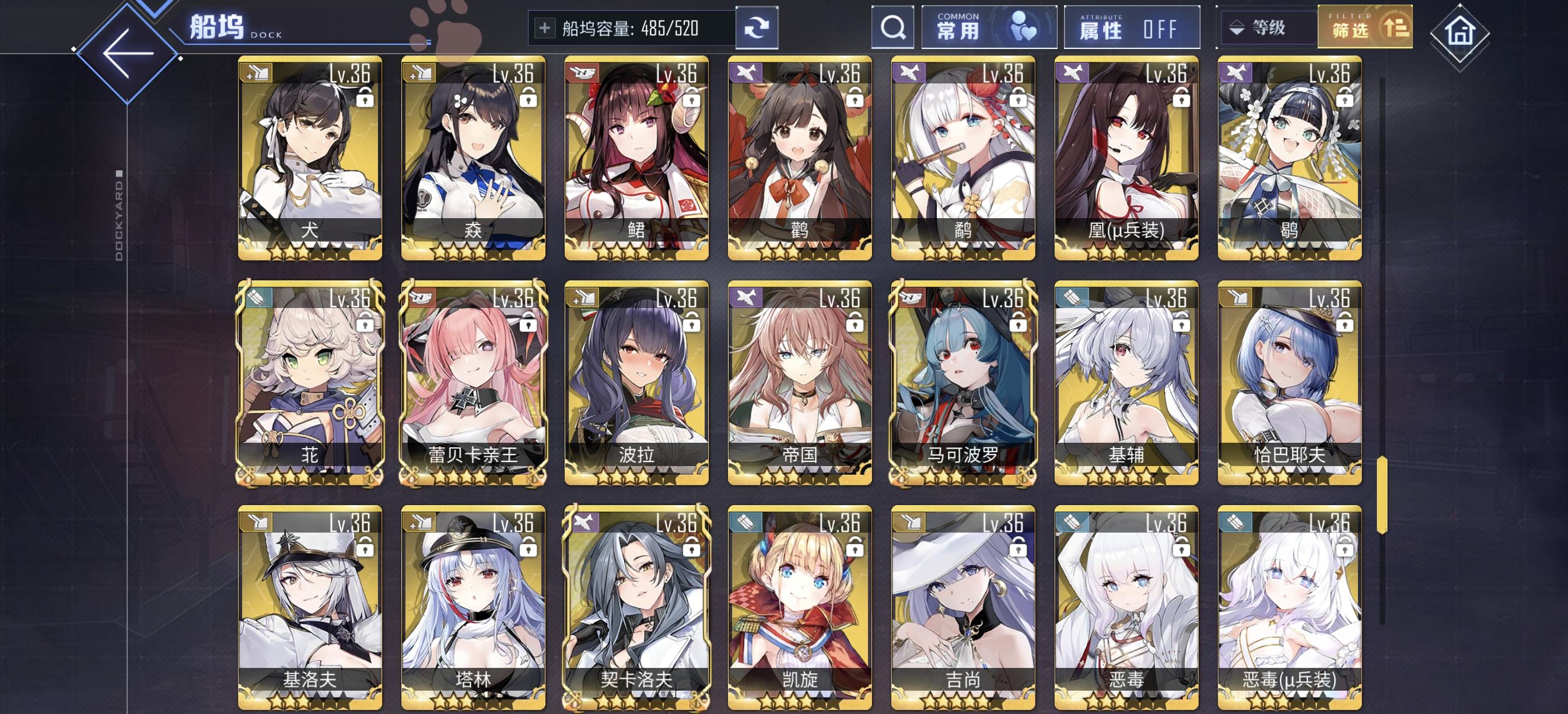Toggle the lock icon on 犬's card
This screenshot has width=1568, height=714.
[366, 99]
